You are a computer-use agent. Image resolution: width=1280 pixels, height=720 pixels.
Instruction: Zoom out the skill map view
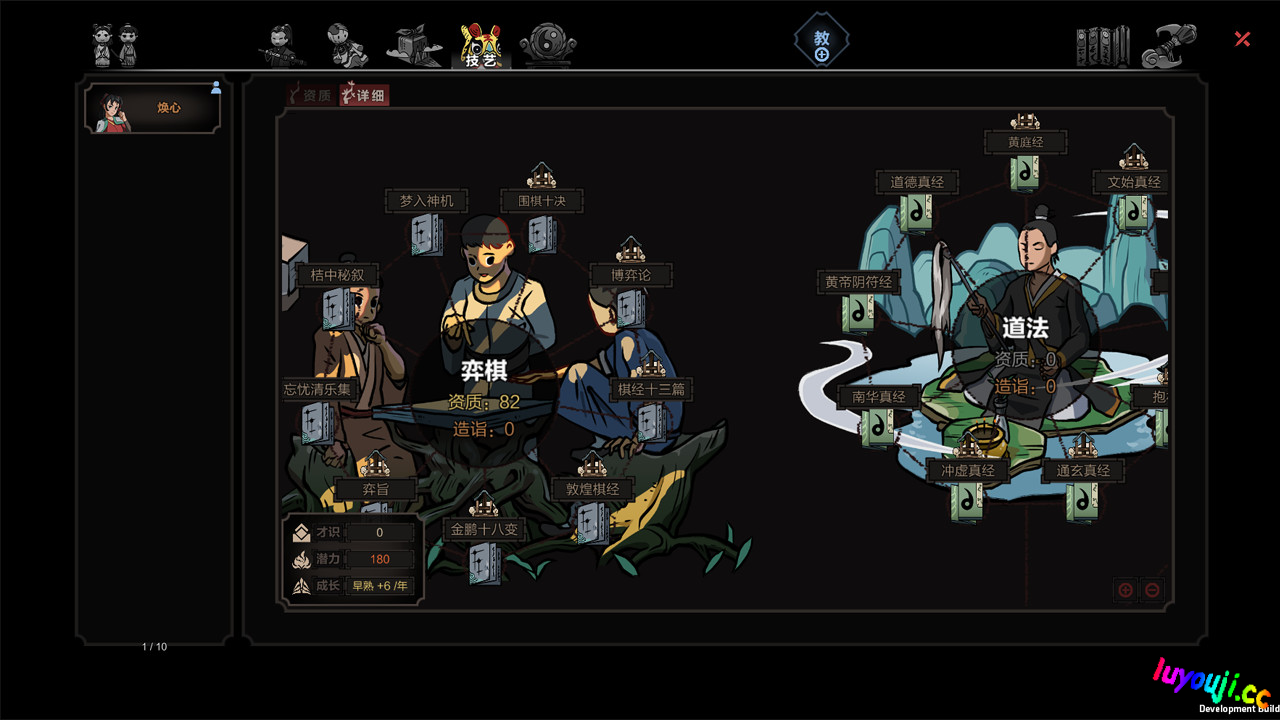click(x=1152, y=590)
